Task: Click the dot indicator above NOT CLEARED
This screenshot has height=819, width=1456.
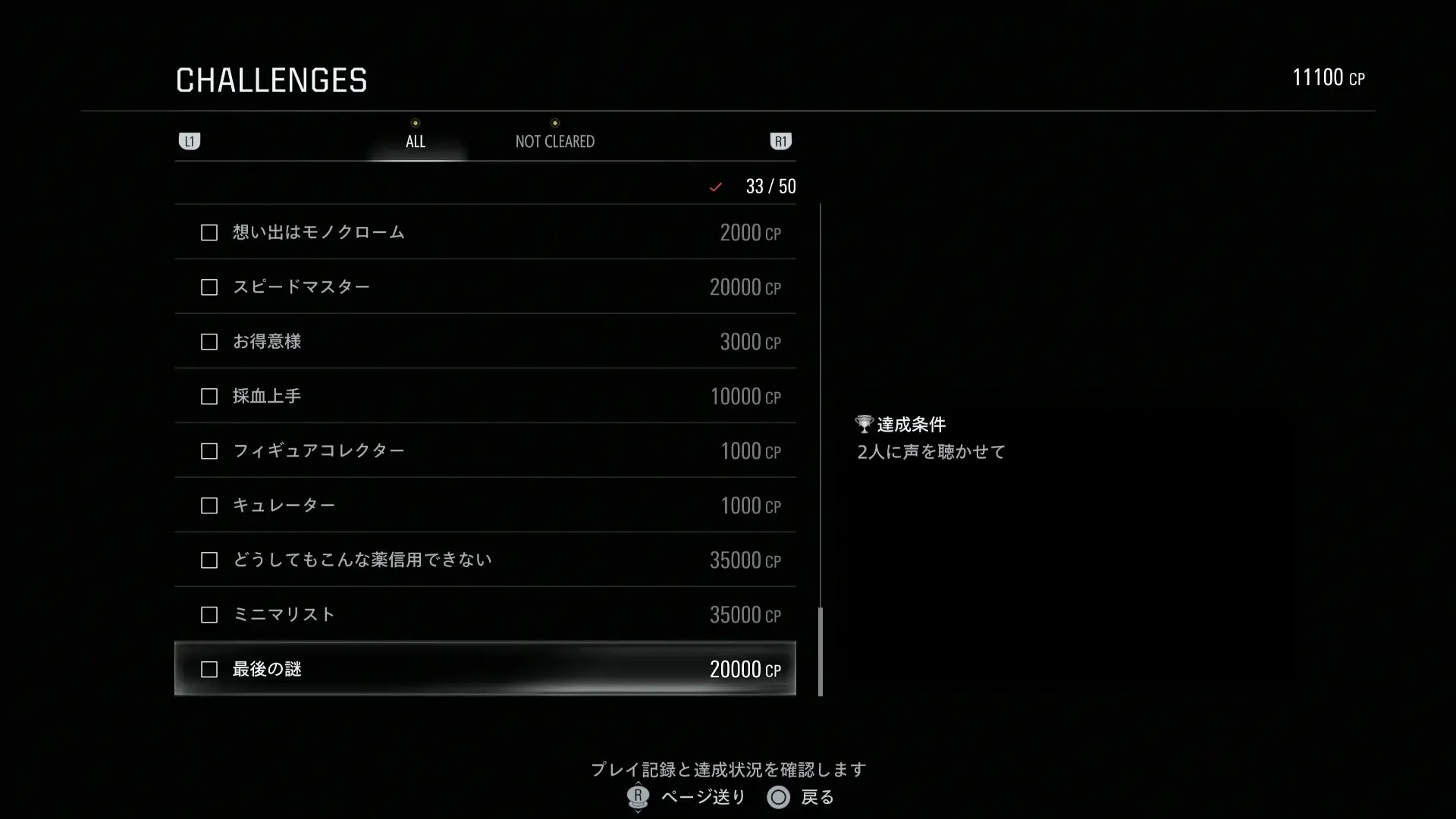Action: (556, 123)
